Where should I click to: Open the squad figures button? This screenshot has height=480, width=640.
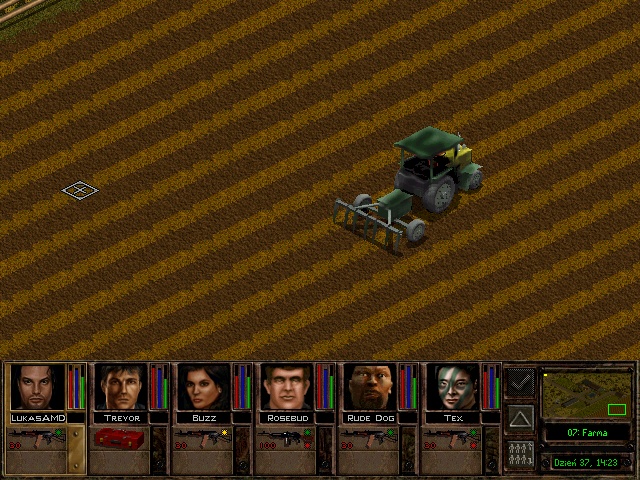point(520,453)
